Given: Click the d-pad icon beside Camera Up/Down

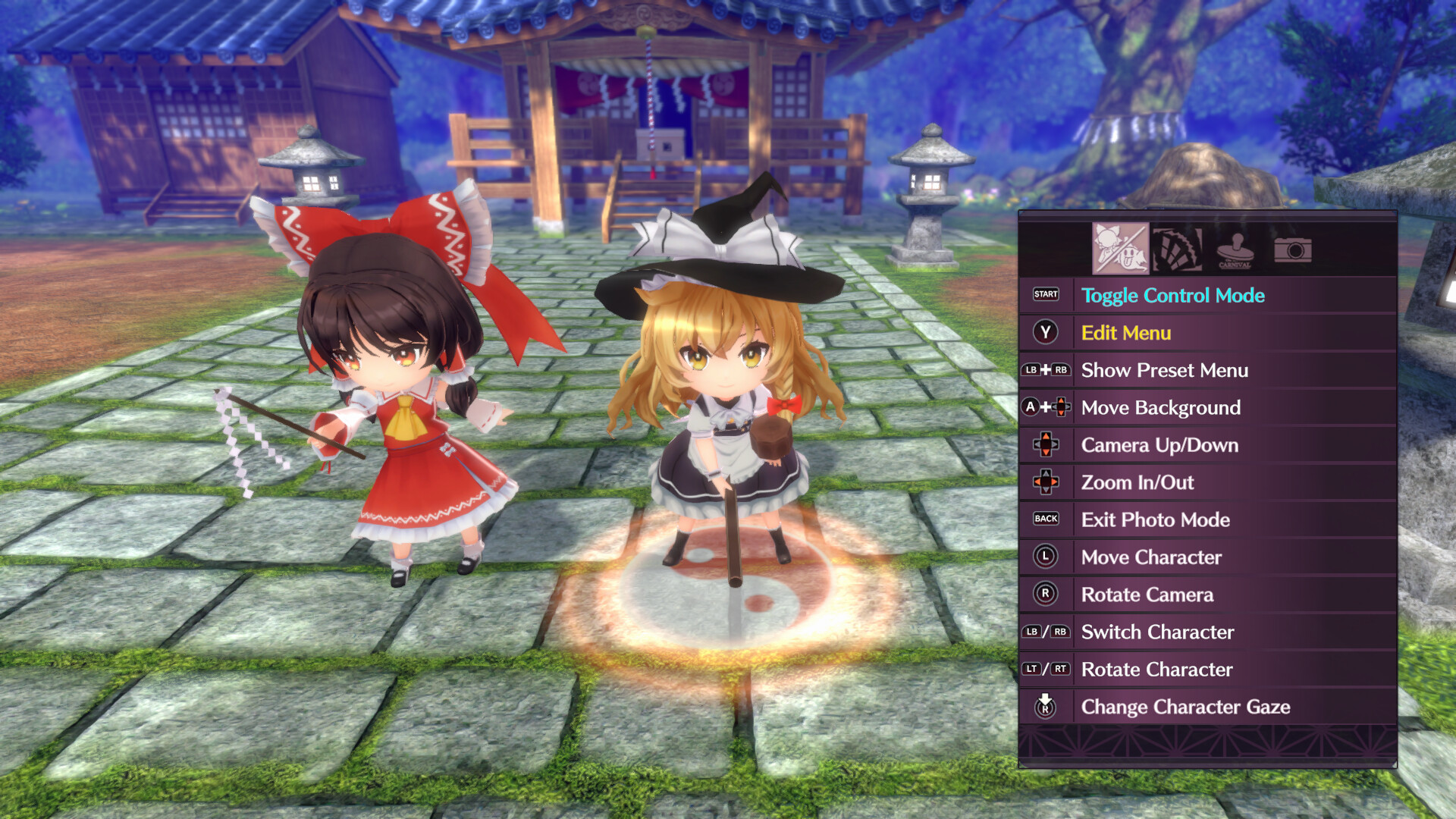Looking at the screenshot, I should pyautogui.click(x=1046, y=445).
